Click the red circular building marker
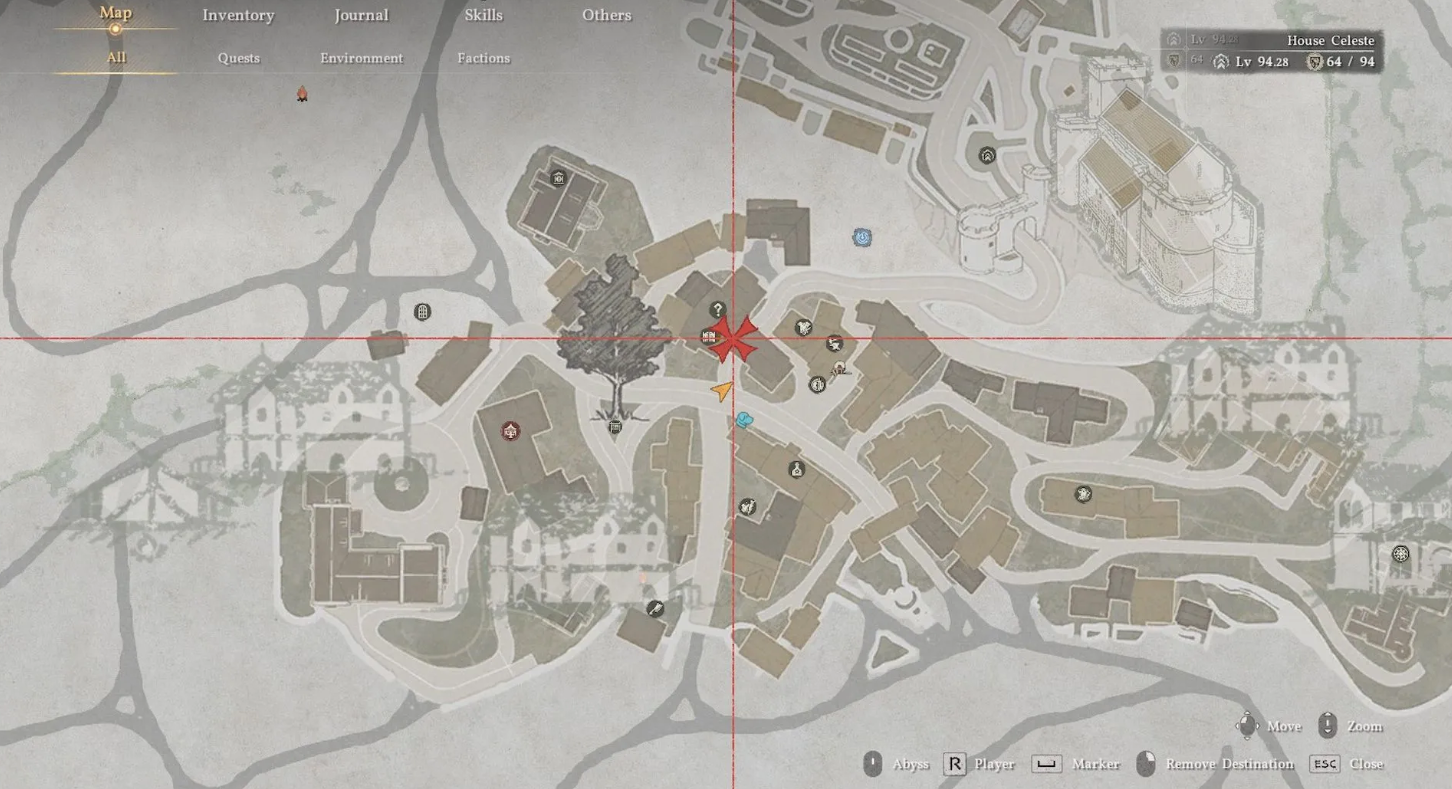The width and height of the screenshot is (1452, 789). click(511, 432)
